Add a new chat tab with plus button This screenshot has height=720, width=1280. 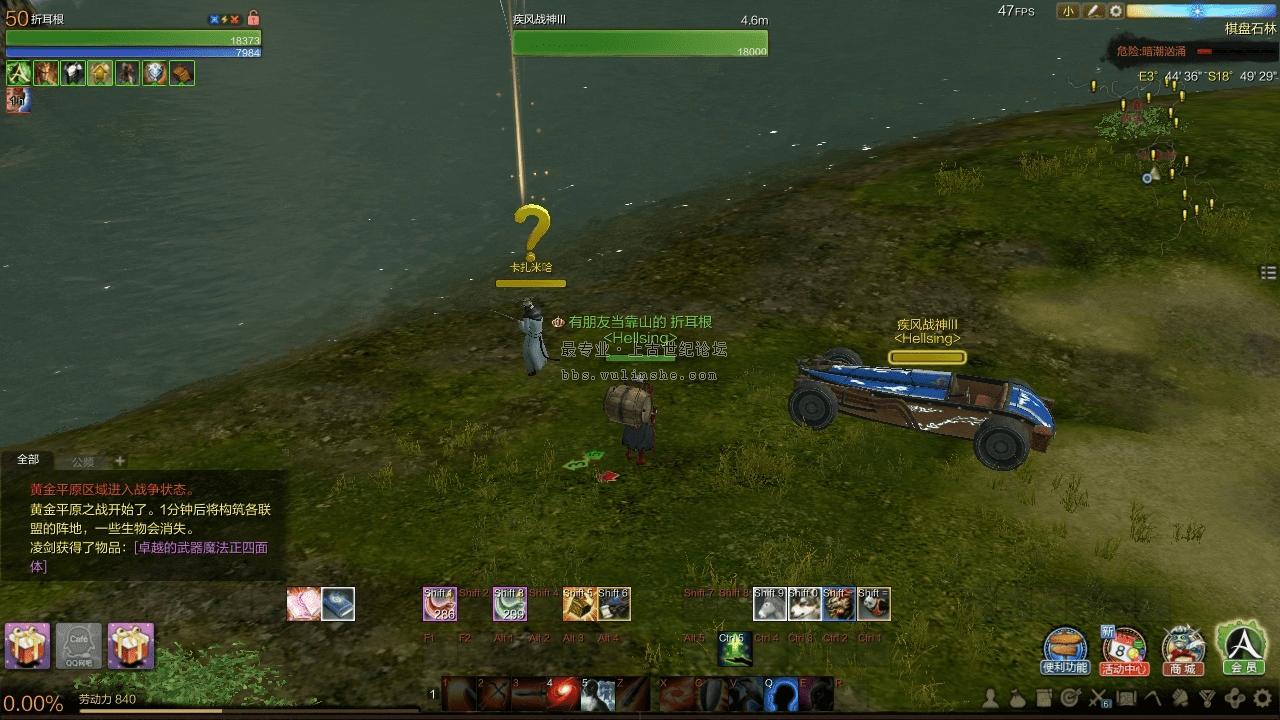[x=120, y=461]
